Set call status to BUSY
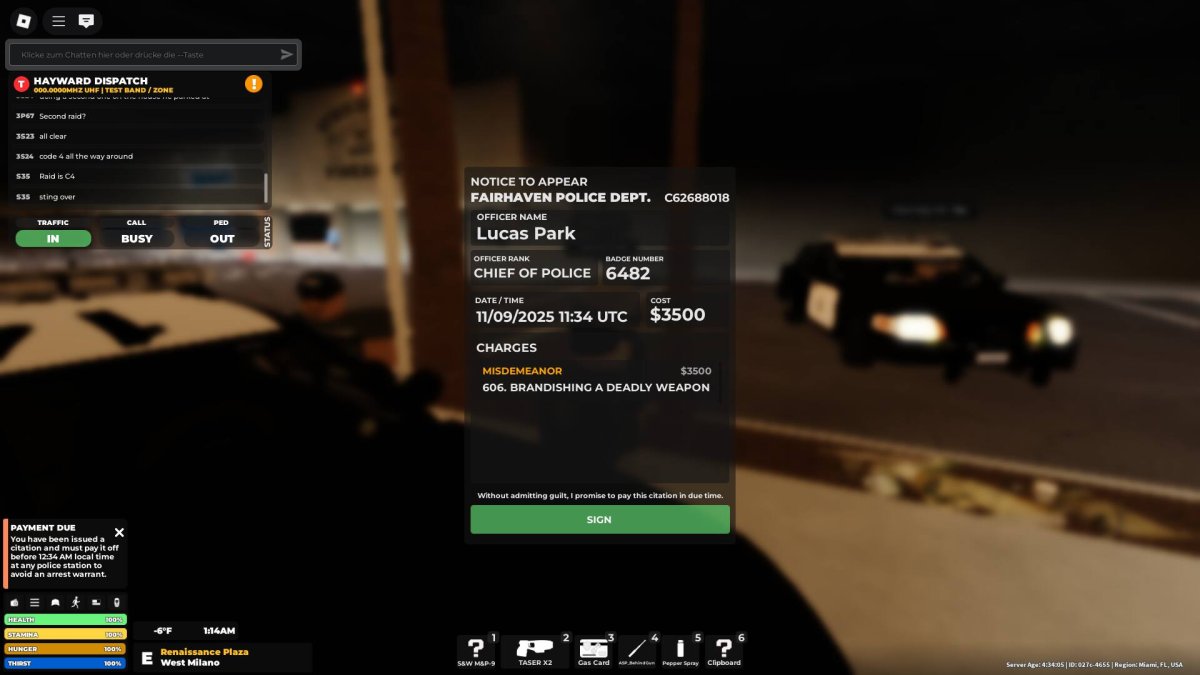This screenshot has height=675, width=1200. point(137,239)
